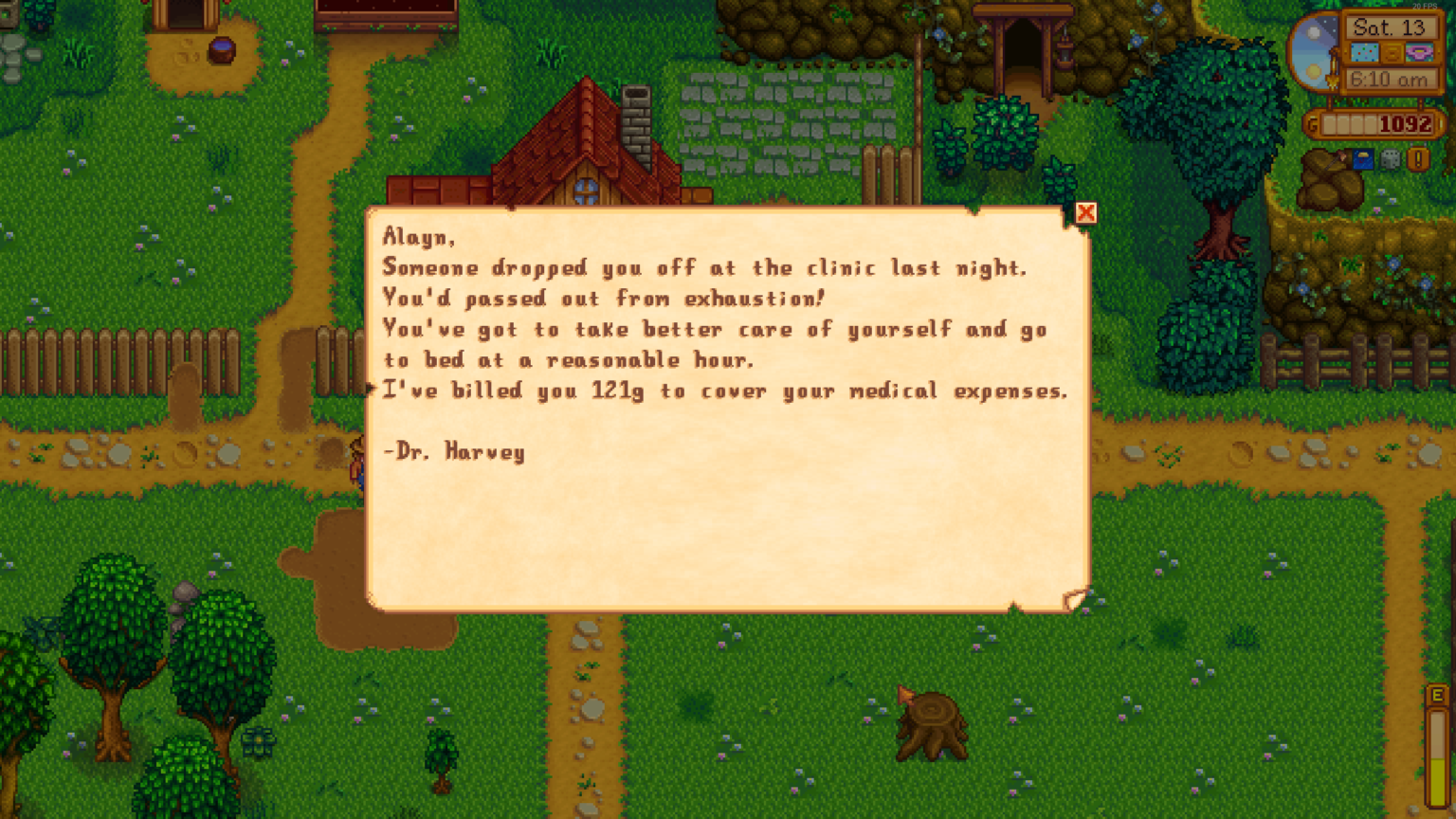Click the blue umbrella icon beneath the money display
1456x819 pixels.
click(1362, 159)
